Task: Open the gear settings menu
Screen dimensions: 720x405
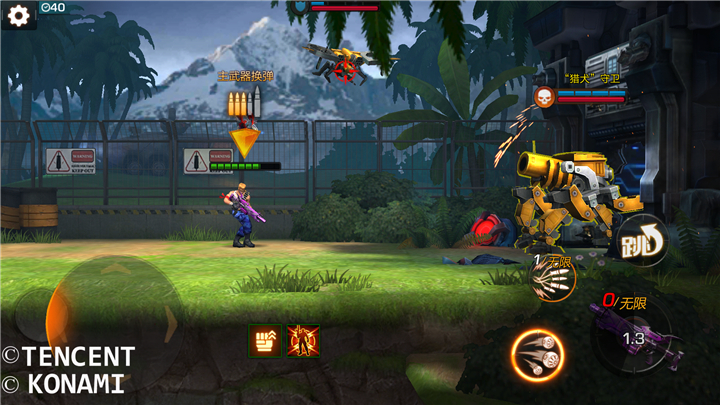Action: click(x=17, y=17)
